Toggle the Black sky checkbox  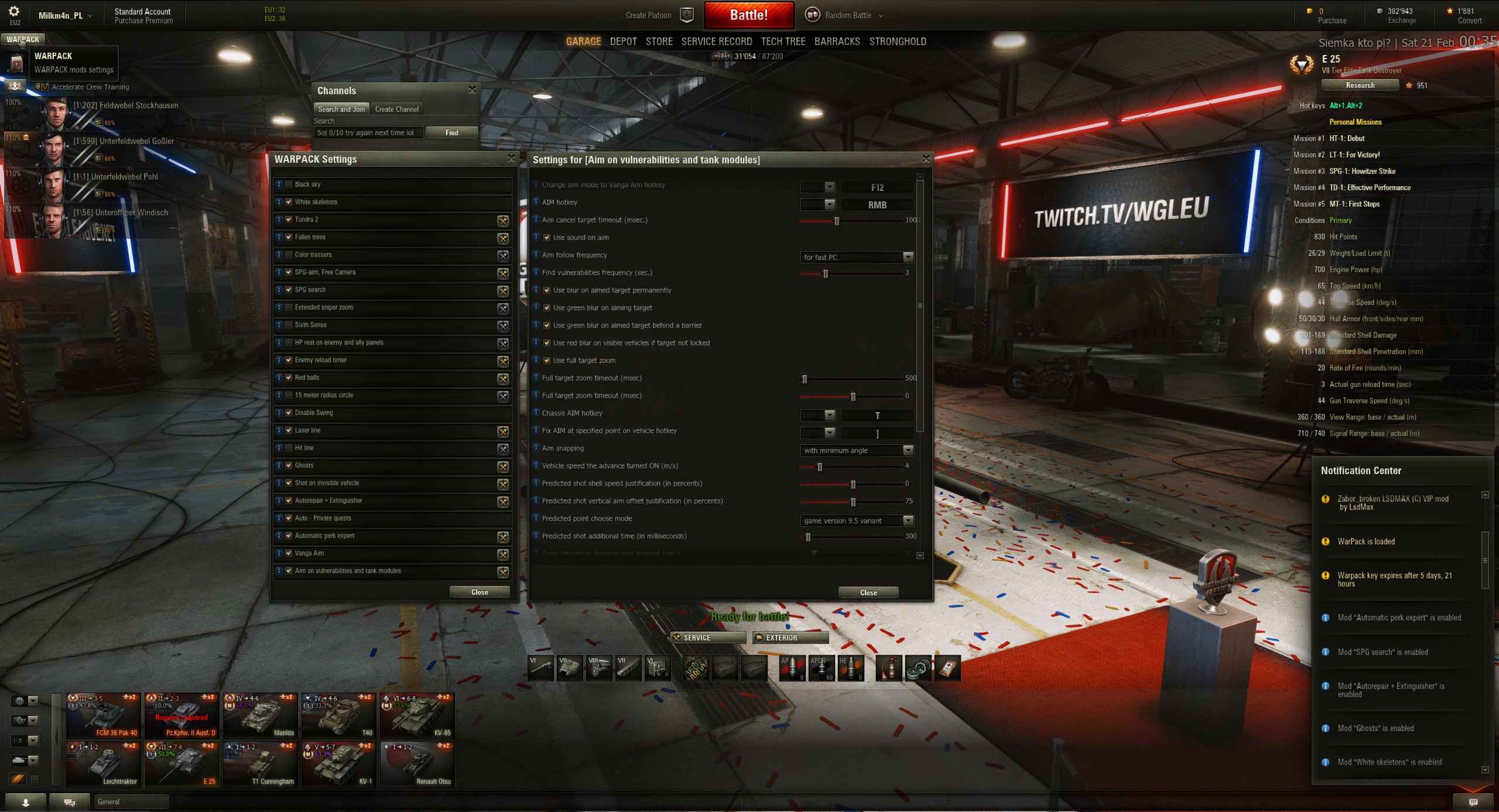pos(289,184)
